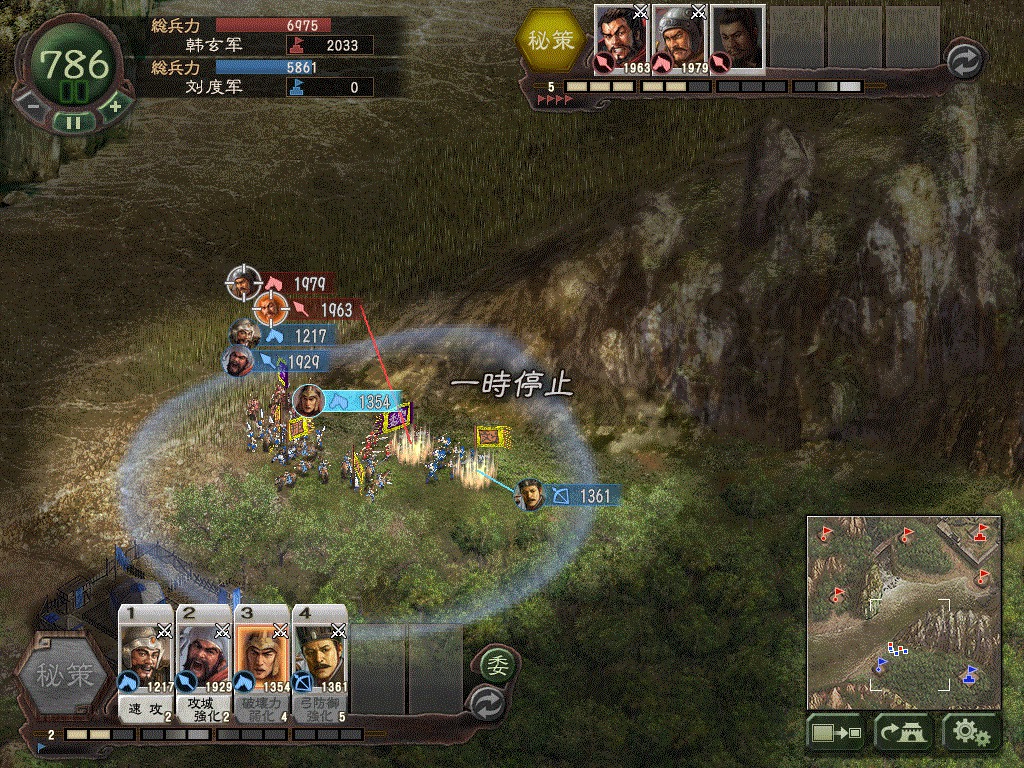Viewport: 1024px width, 768px height.
Task: Select officer card 1 with 速攻 skill
Action: (146, 658)
